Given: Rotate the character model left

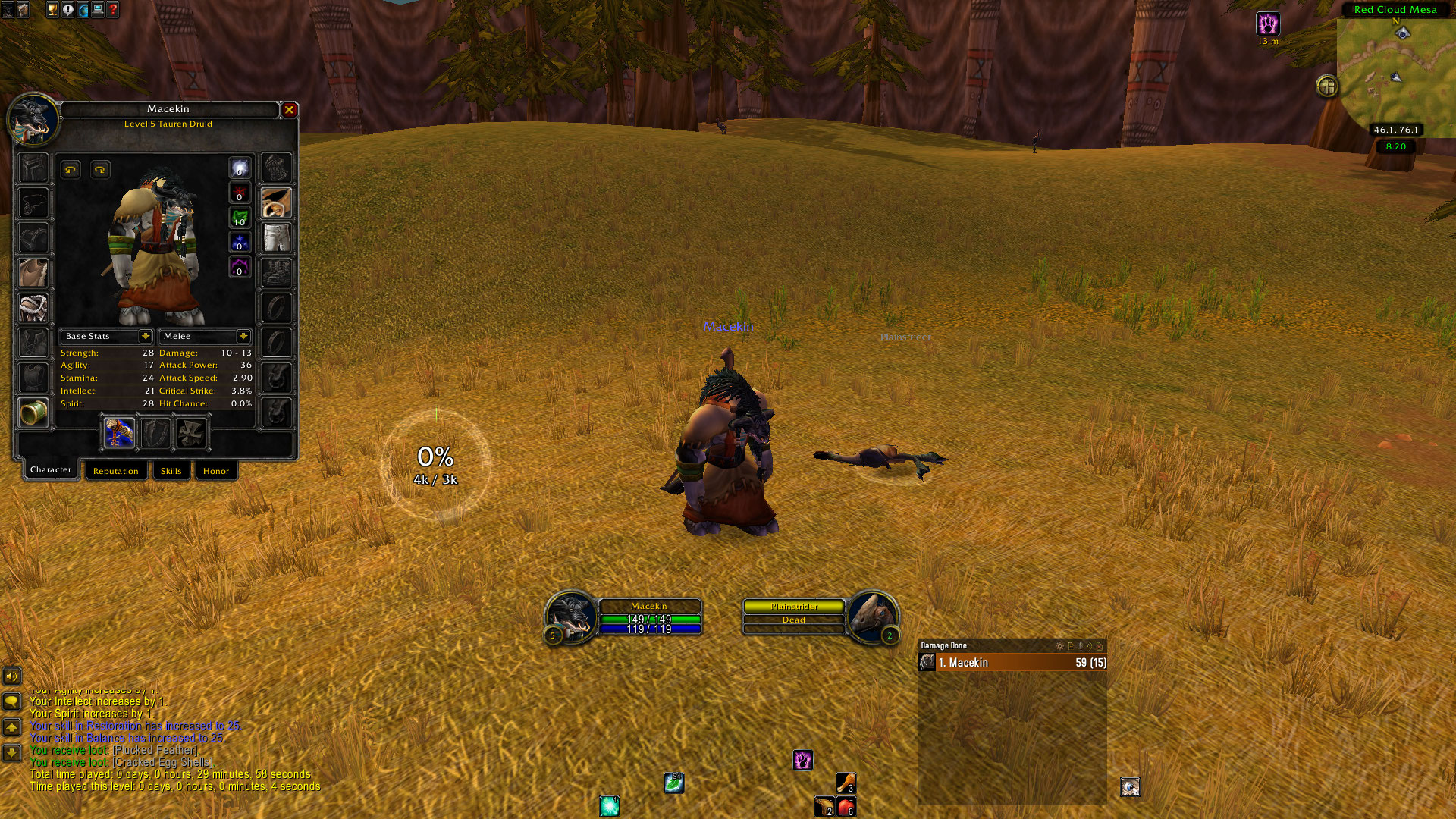Looking at the screenshot, I should tap(71, 170).
